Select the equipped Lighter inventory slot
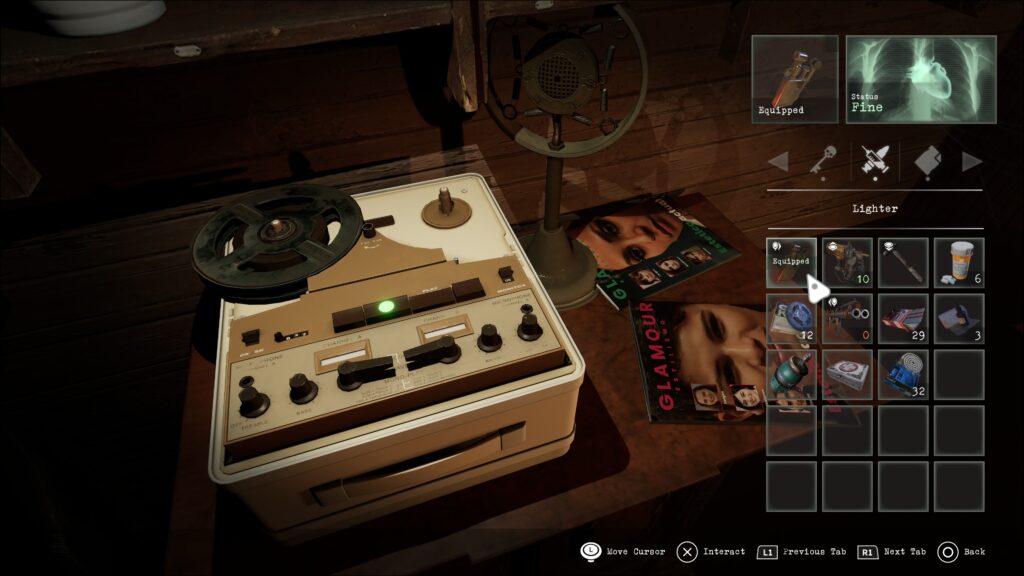This screenshot has width=1024, height=576. pyautogui.click(x=792, y=263)
